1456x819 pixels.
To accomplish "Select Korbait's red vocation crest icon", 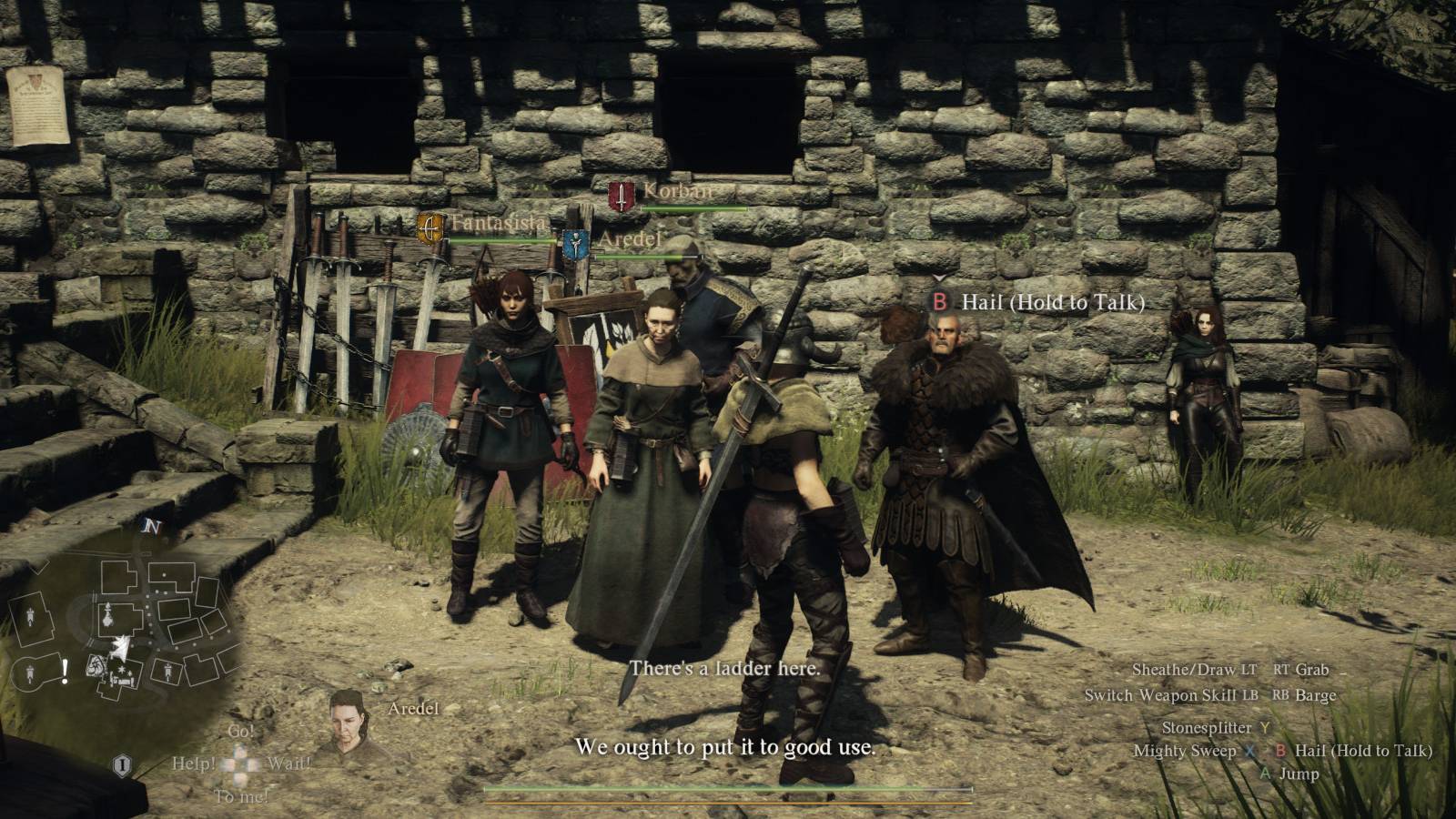I will (620, 197).
